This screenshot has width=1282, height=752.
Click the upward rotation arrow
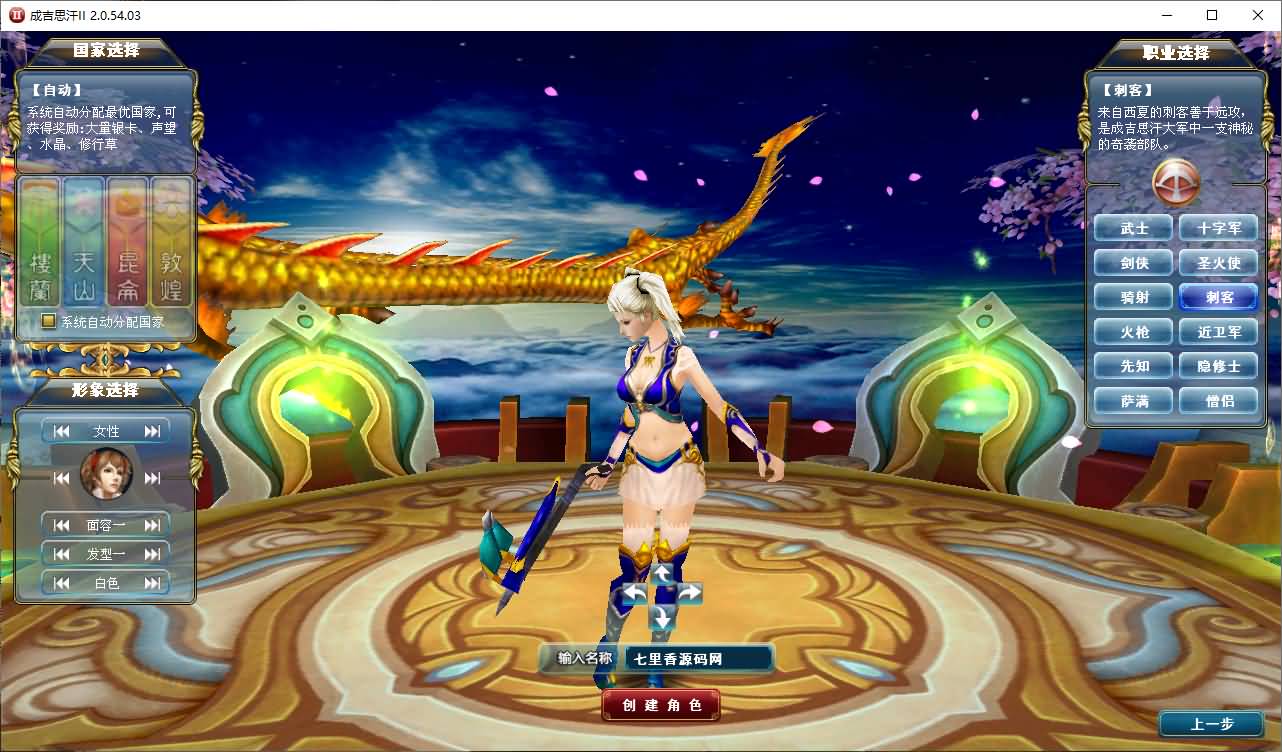(662, 572)
